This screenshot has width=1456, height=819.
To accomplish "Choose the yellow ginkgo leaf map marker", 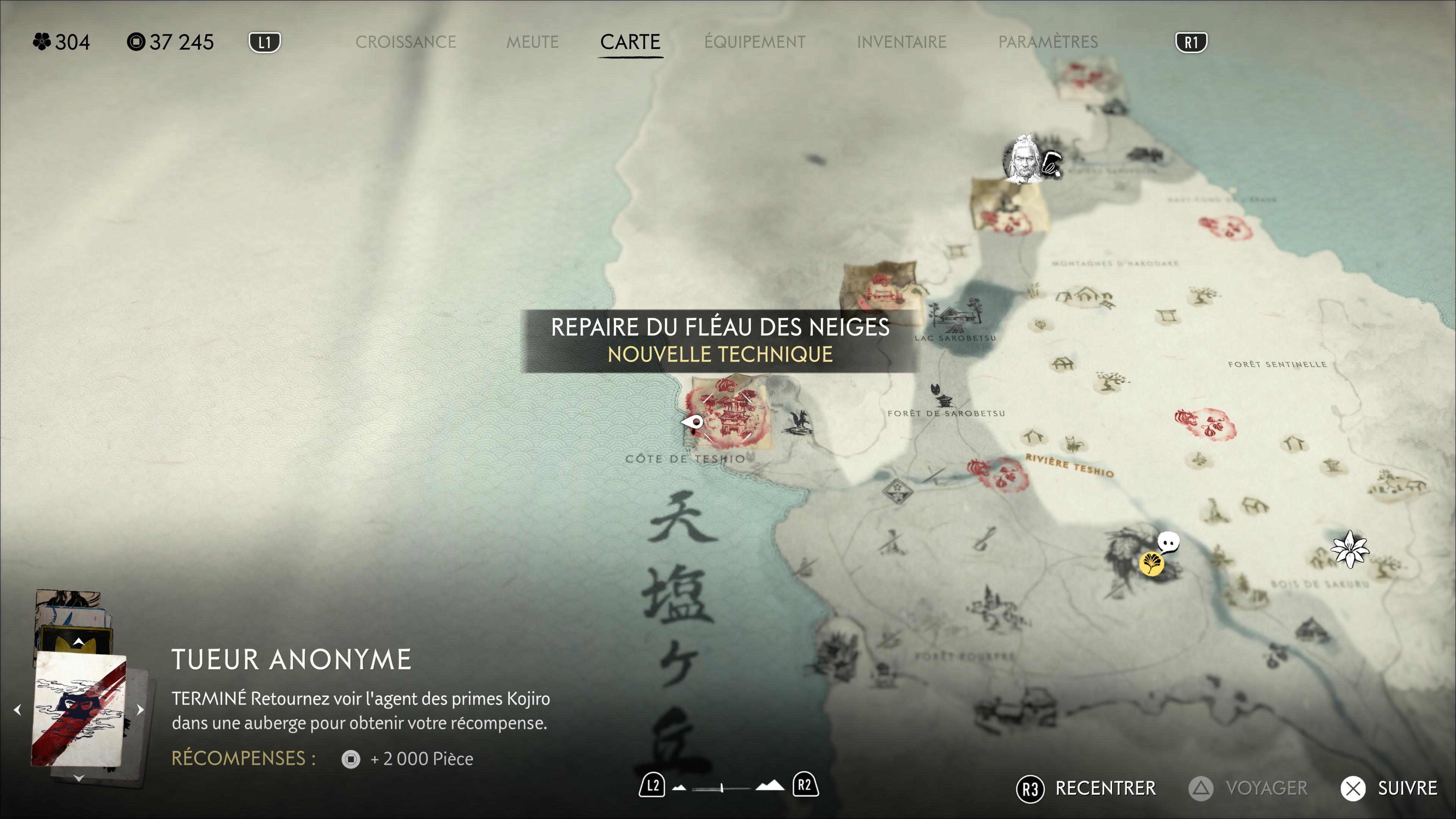I will point(1151,563).
